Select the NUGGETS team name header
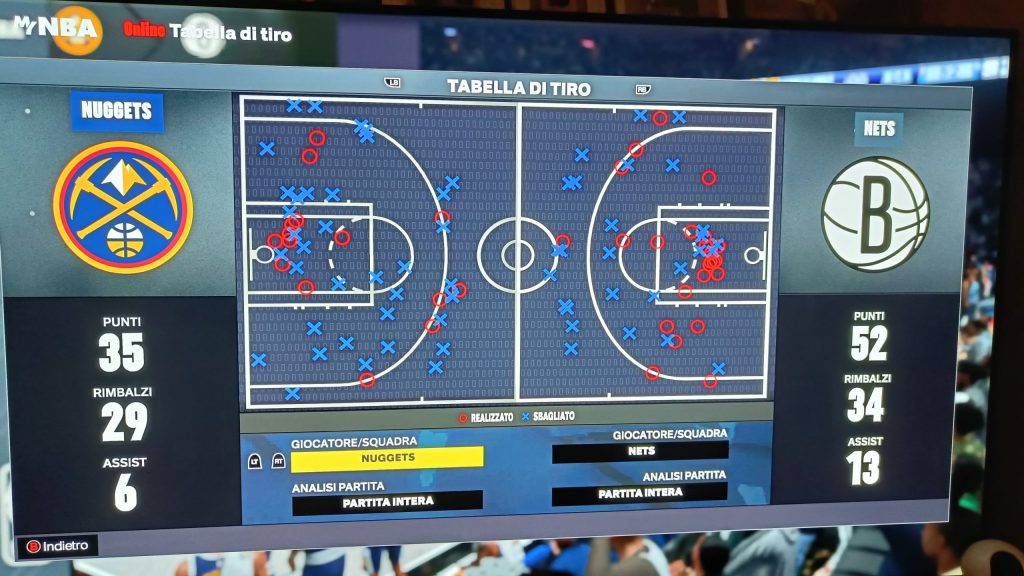Image resolution: width=1024 pixels, height=576 pixels. [x=117, y=111]
